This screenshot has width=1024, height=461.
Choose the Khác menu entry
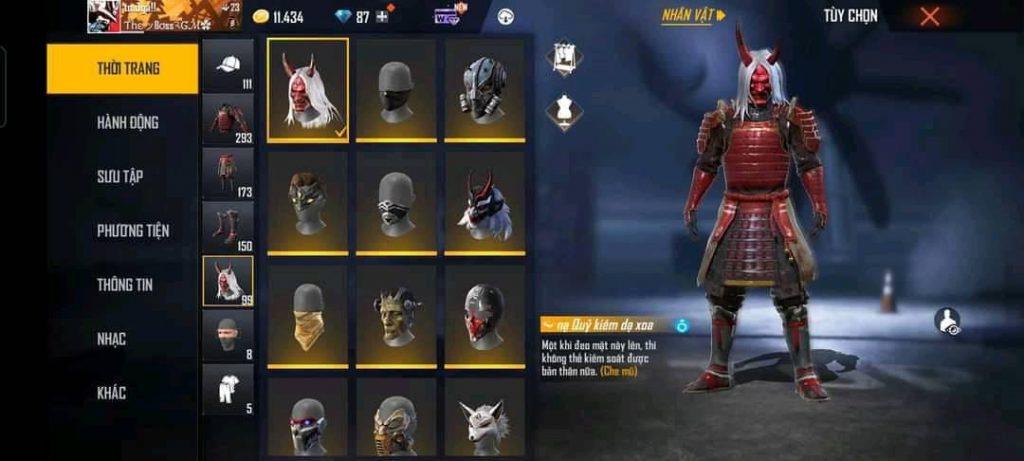[111, 393]
